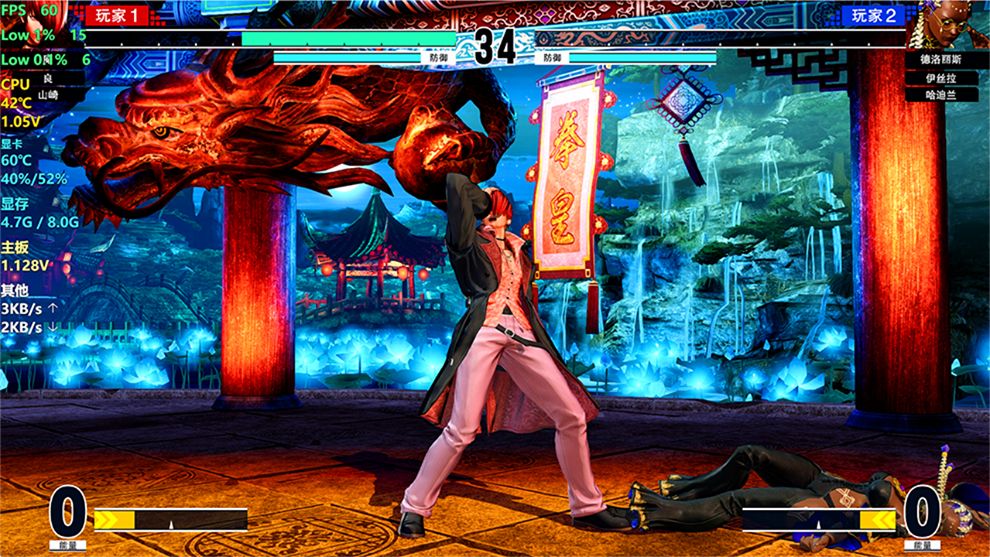Select the 山崎 team member label
Screen dimensions: 990x557
[48, 94]
